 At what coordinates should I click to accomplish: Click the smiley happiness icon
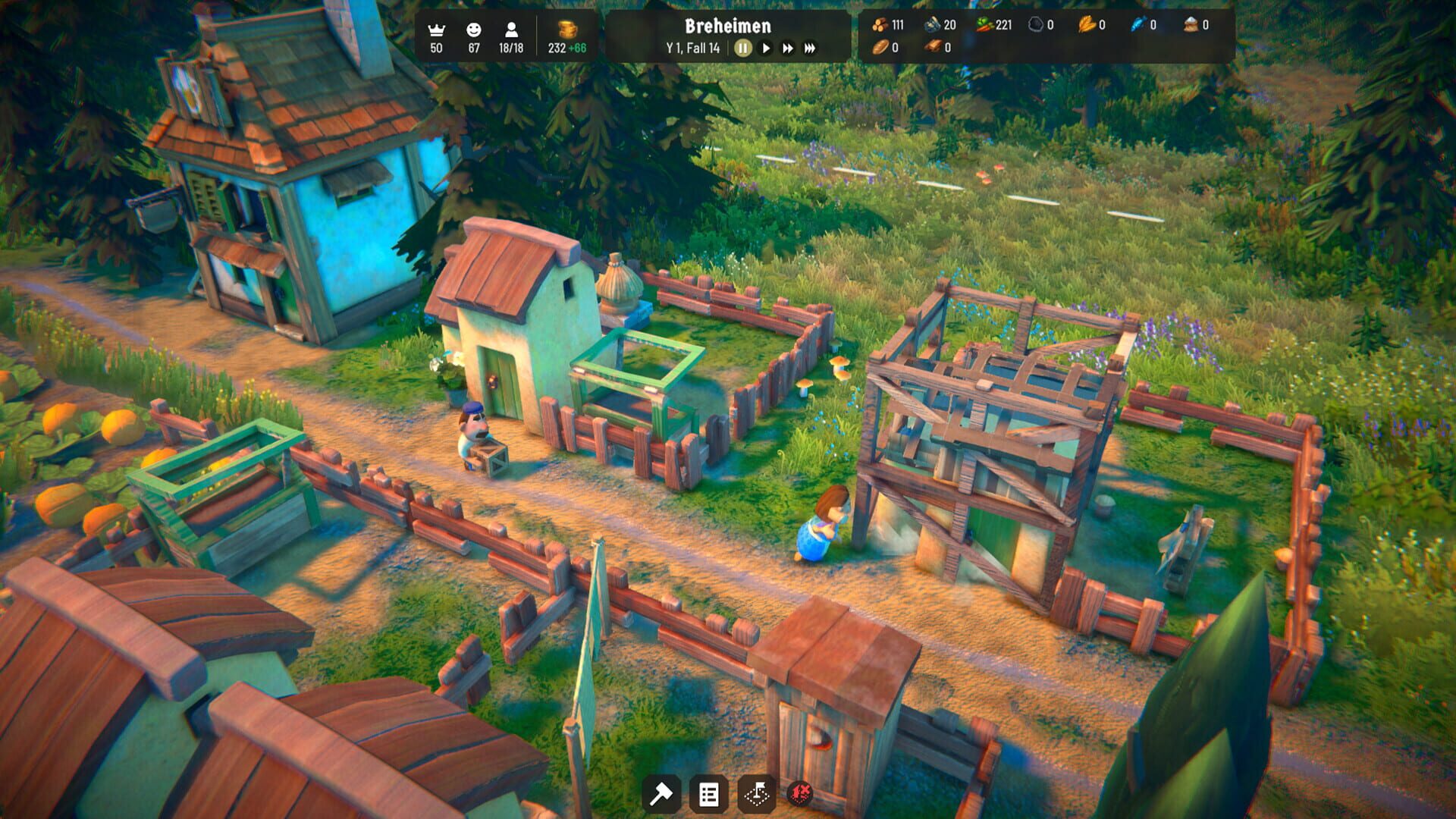pyautogui.click(x=474, y=30)
